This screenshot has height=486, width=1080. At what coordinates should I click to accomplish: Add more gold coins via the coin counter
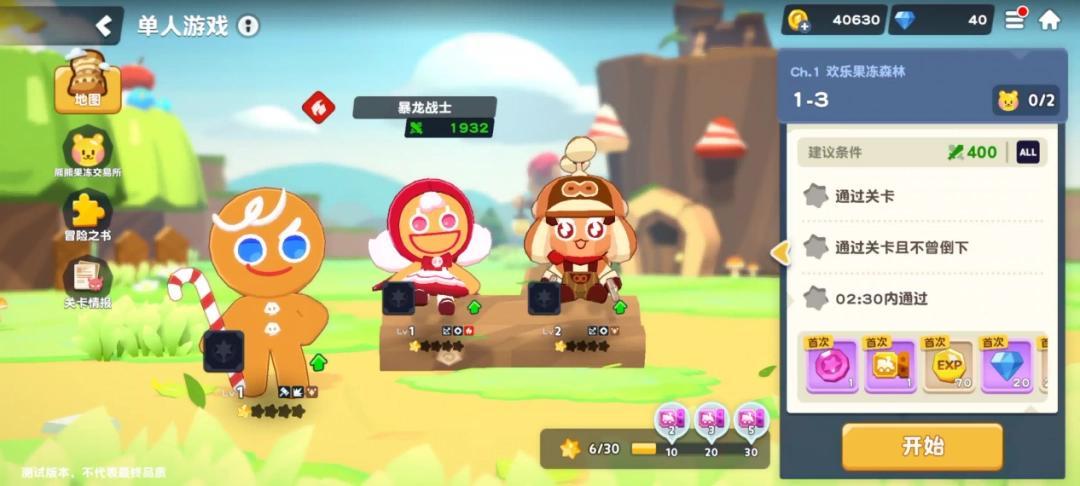click(799, 20)
